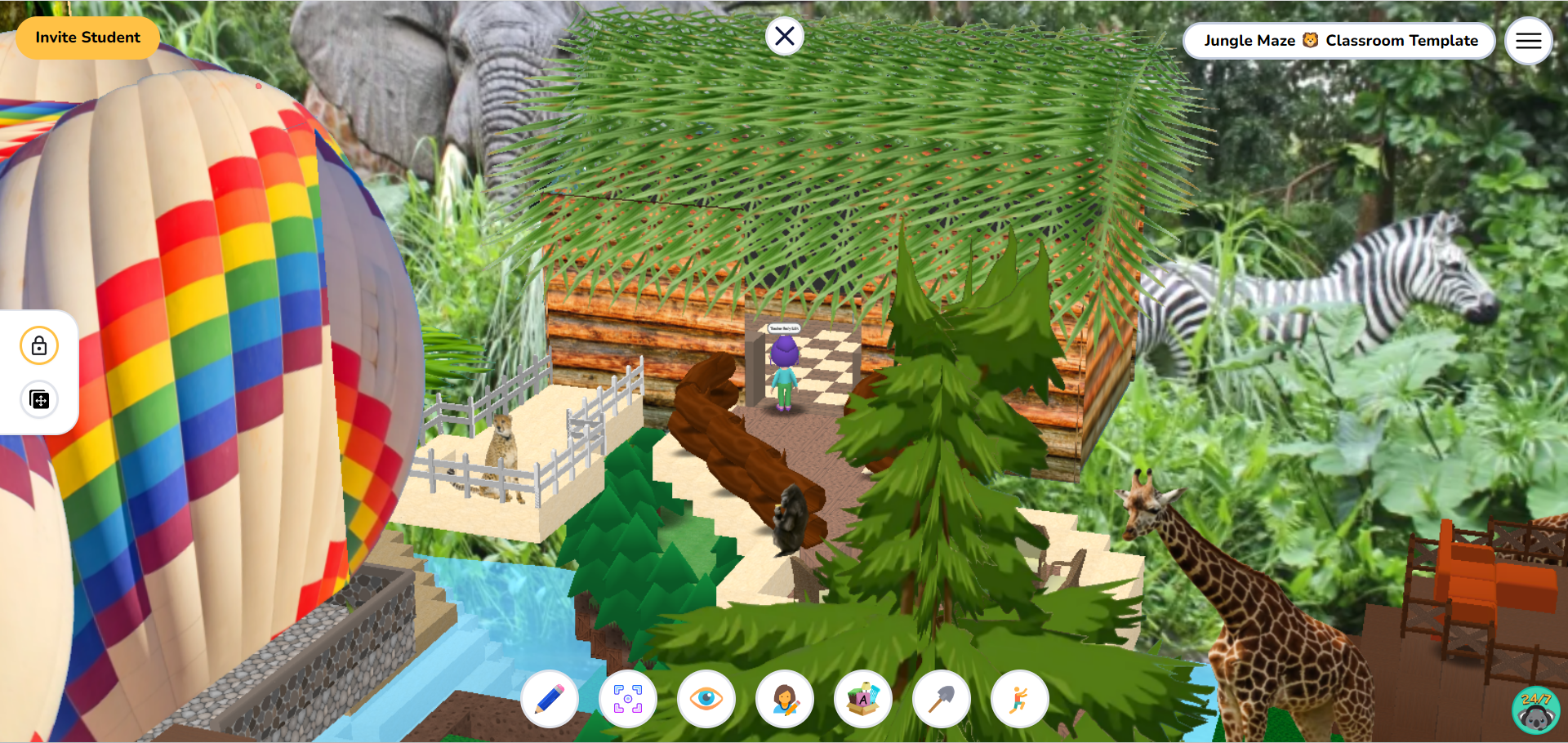This screenshot has height=743, width=1568.
Task: Toggle the lock control in side panel
Action: coord(38,345)
